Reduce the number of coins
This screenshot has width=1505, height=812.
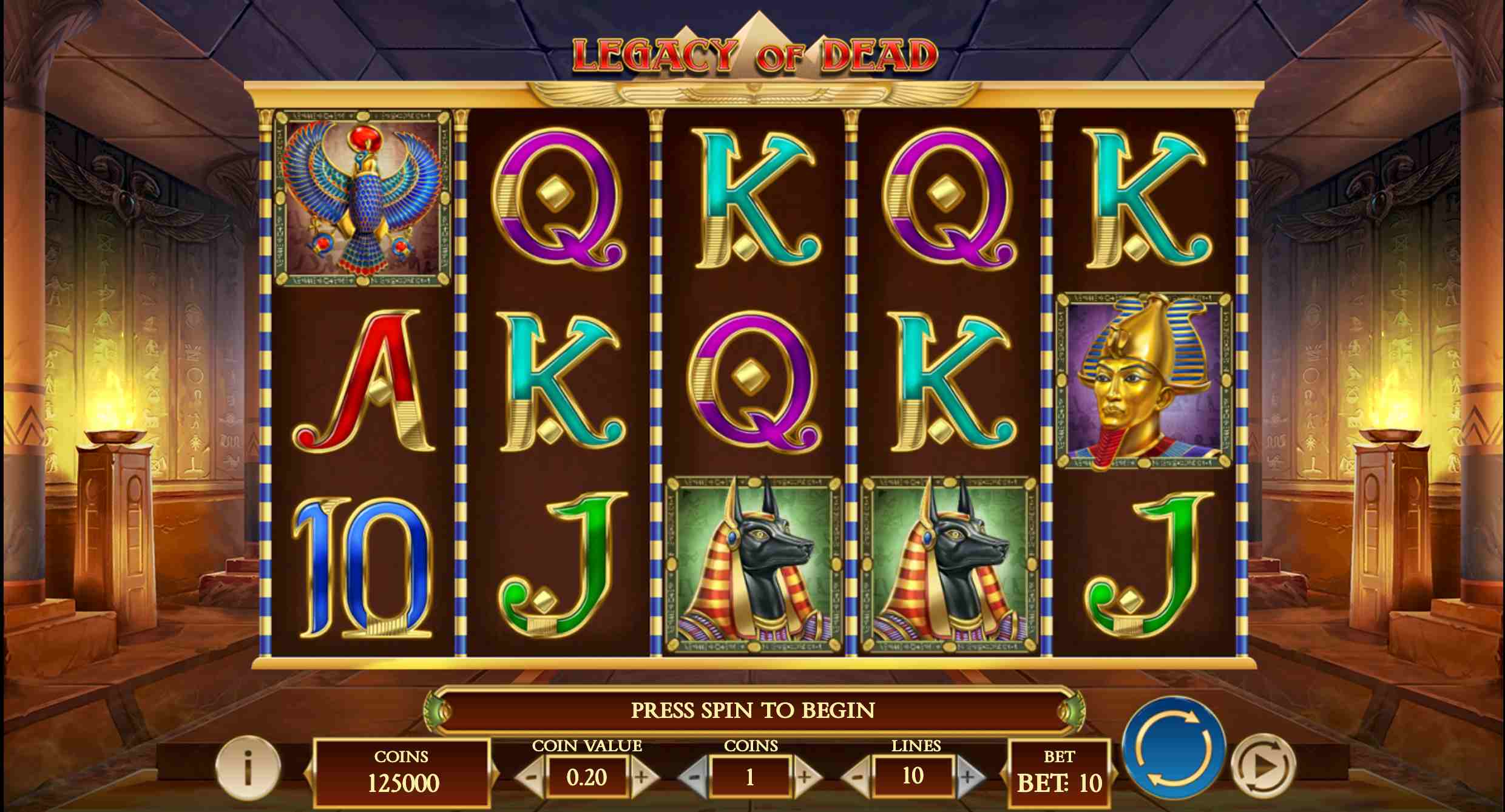tap(694, 777)
